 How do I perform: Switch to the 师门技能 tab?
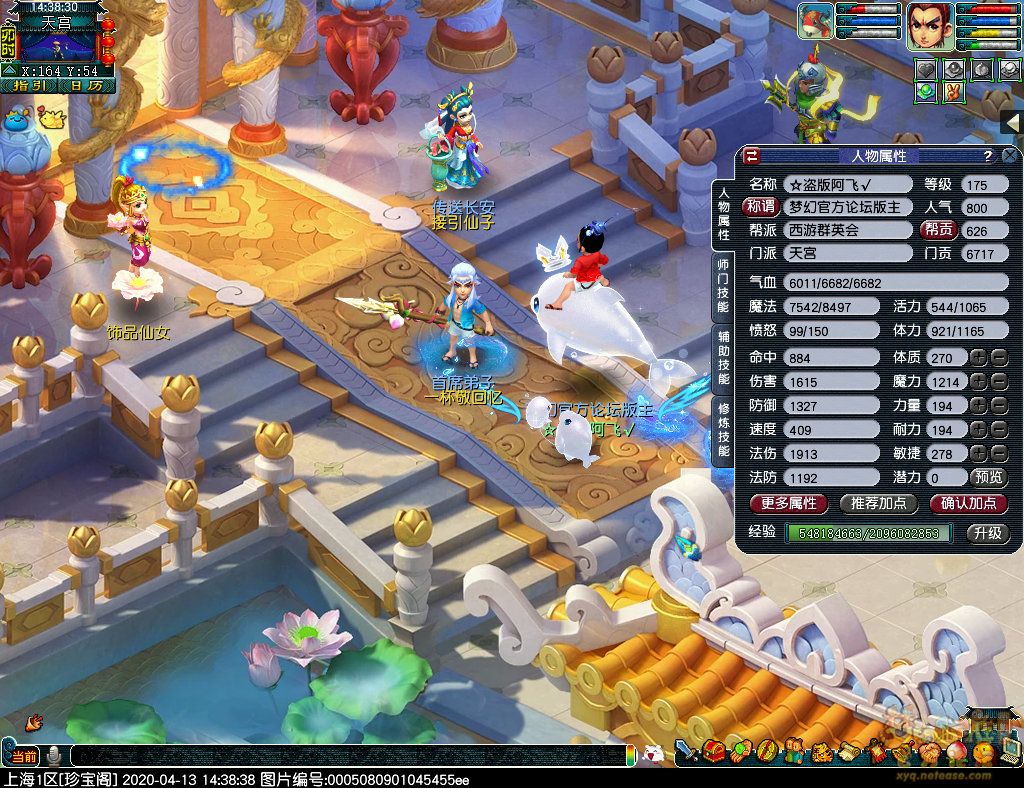[x=723, y=283]
